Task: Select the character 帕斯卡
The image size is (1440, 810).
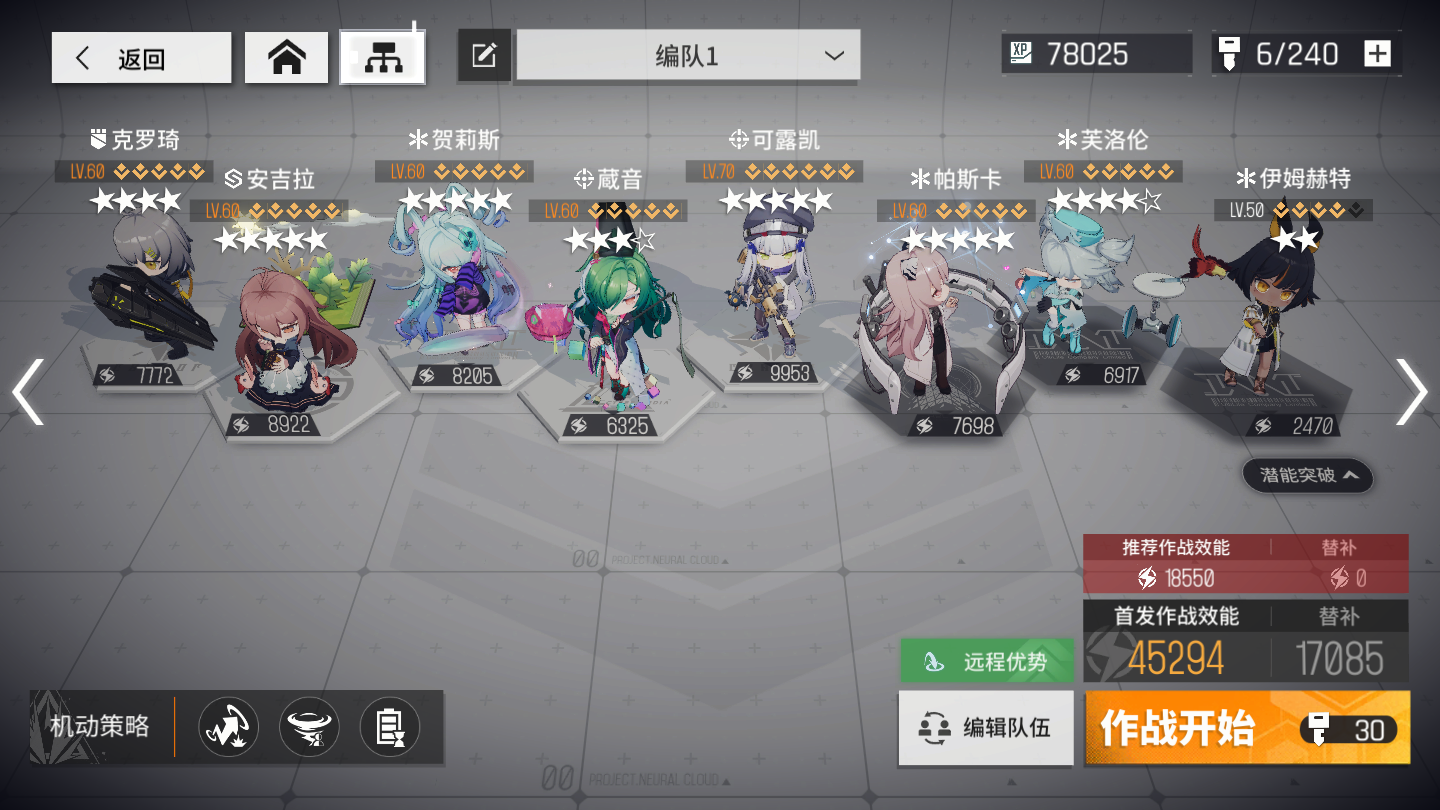Action: point(930,320)
